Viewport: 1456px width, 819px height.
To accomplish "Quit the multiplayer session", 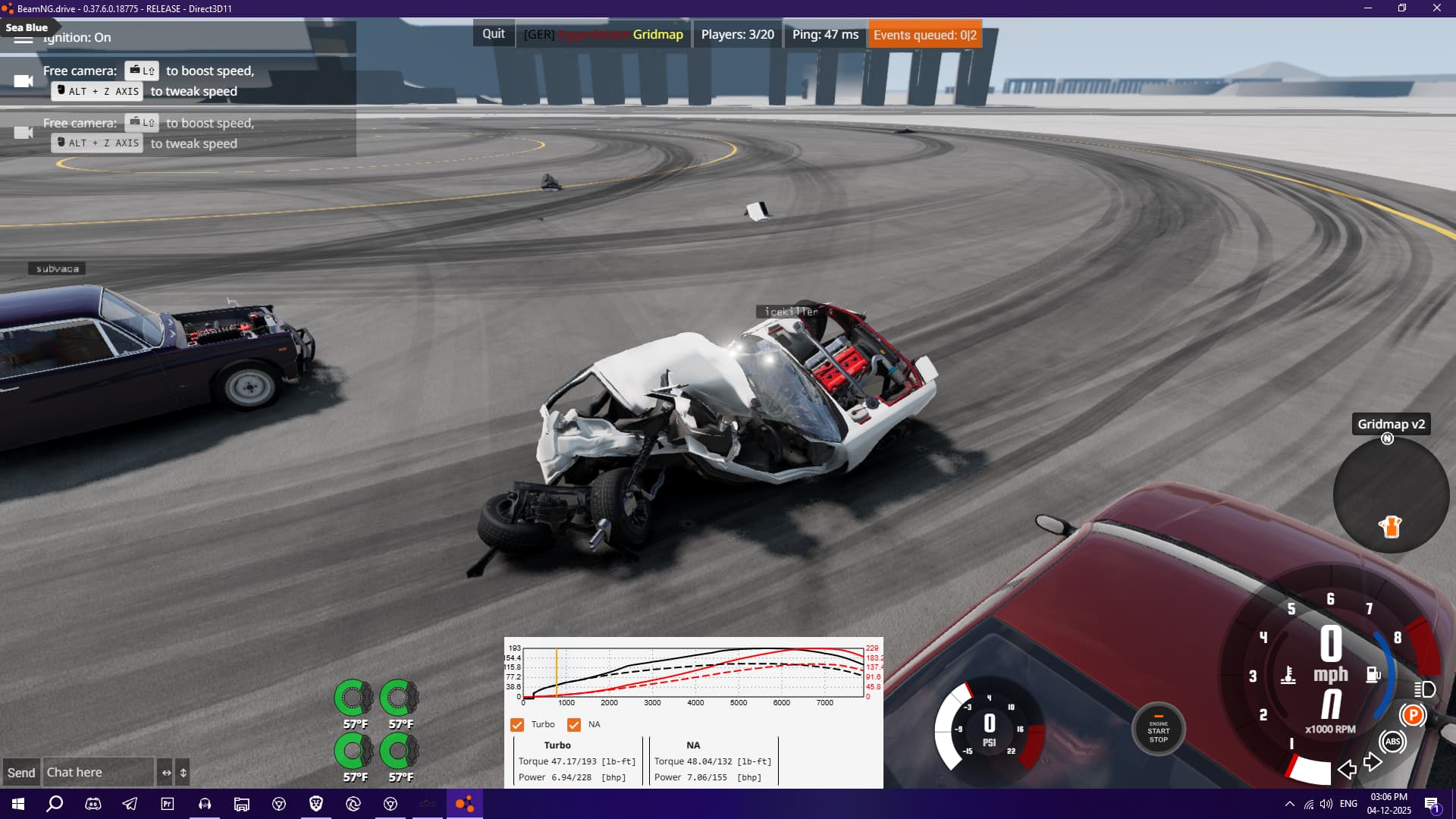I will pyautogui.click(x=493, y=34).
